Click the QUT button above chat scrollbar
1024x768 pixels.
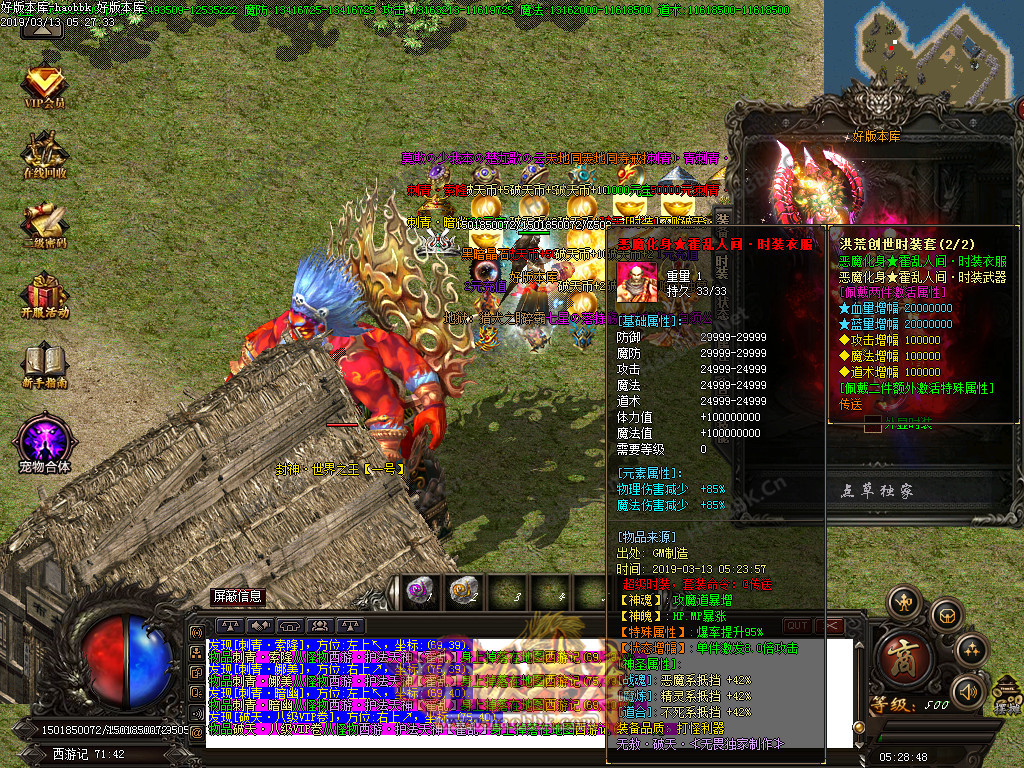coord(797,626)
